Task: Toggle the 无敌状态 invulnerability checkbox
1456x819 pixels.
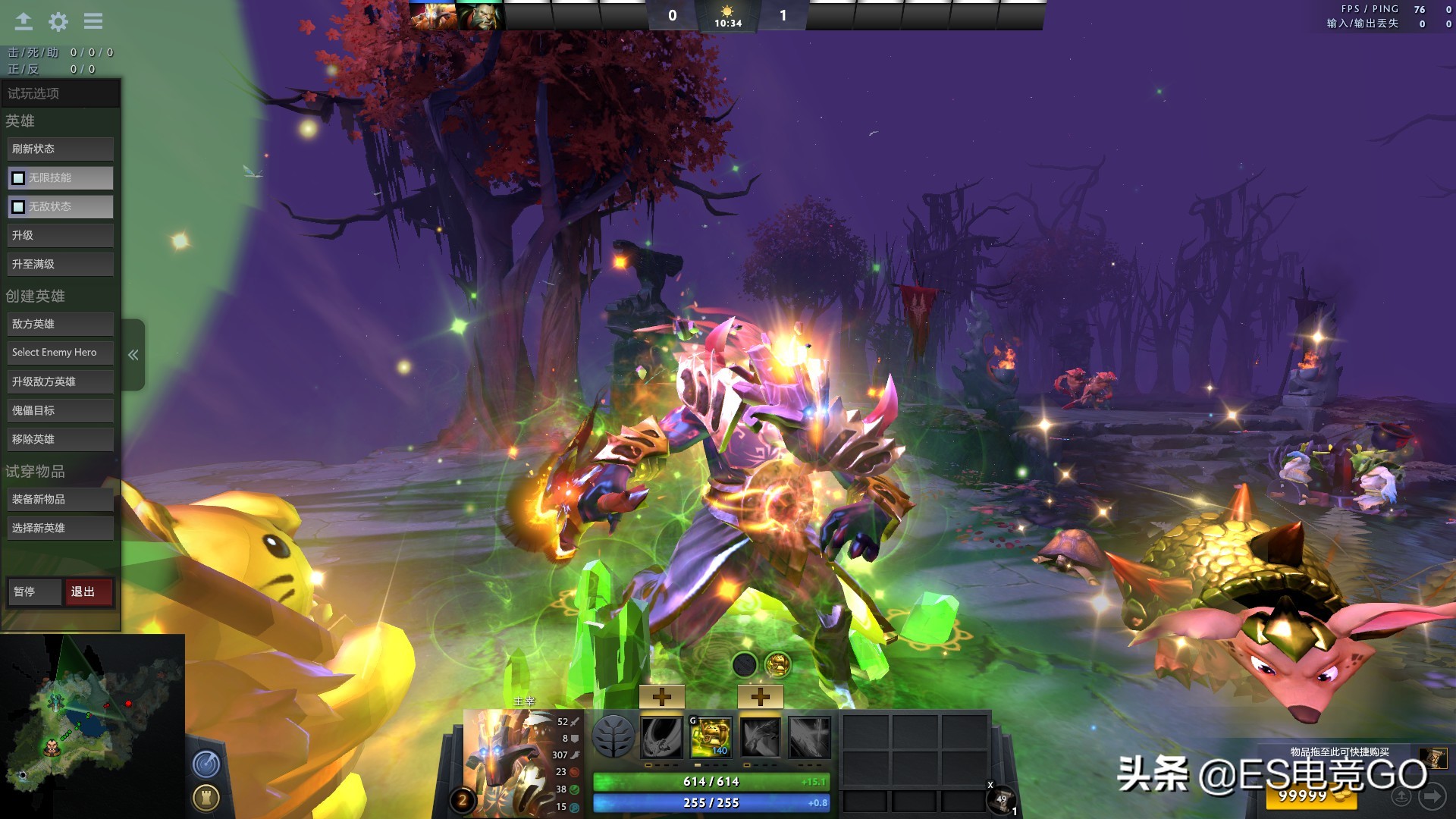Action: tap(17, 206)
